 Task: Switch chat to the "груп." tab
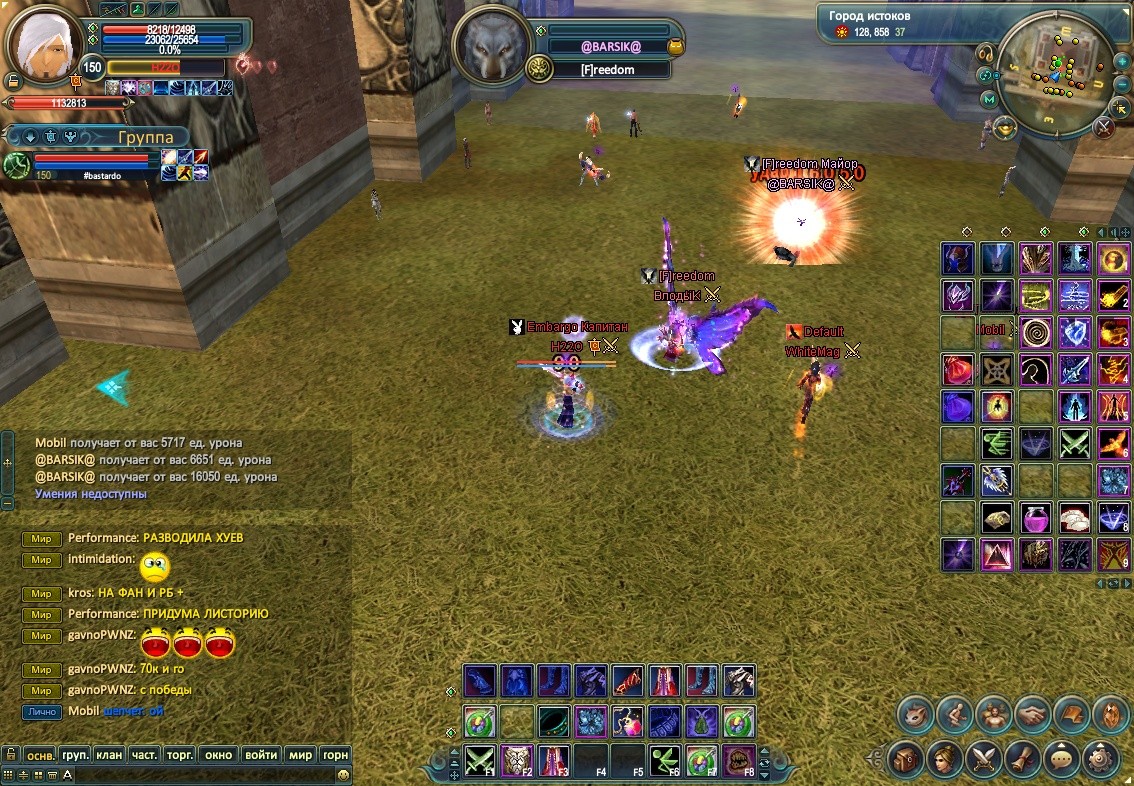(75, 755)
